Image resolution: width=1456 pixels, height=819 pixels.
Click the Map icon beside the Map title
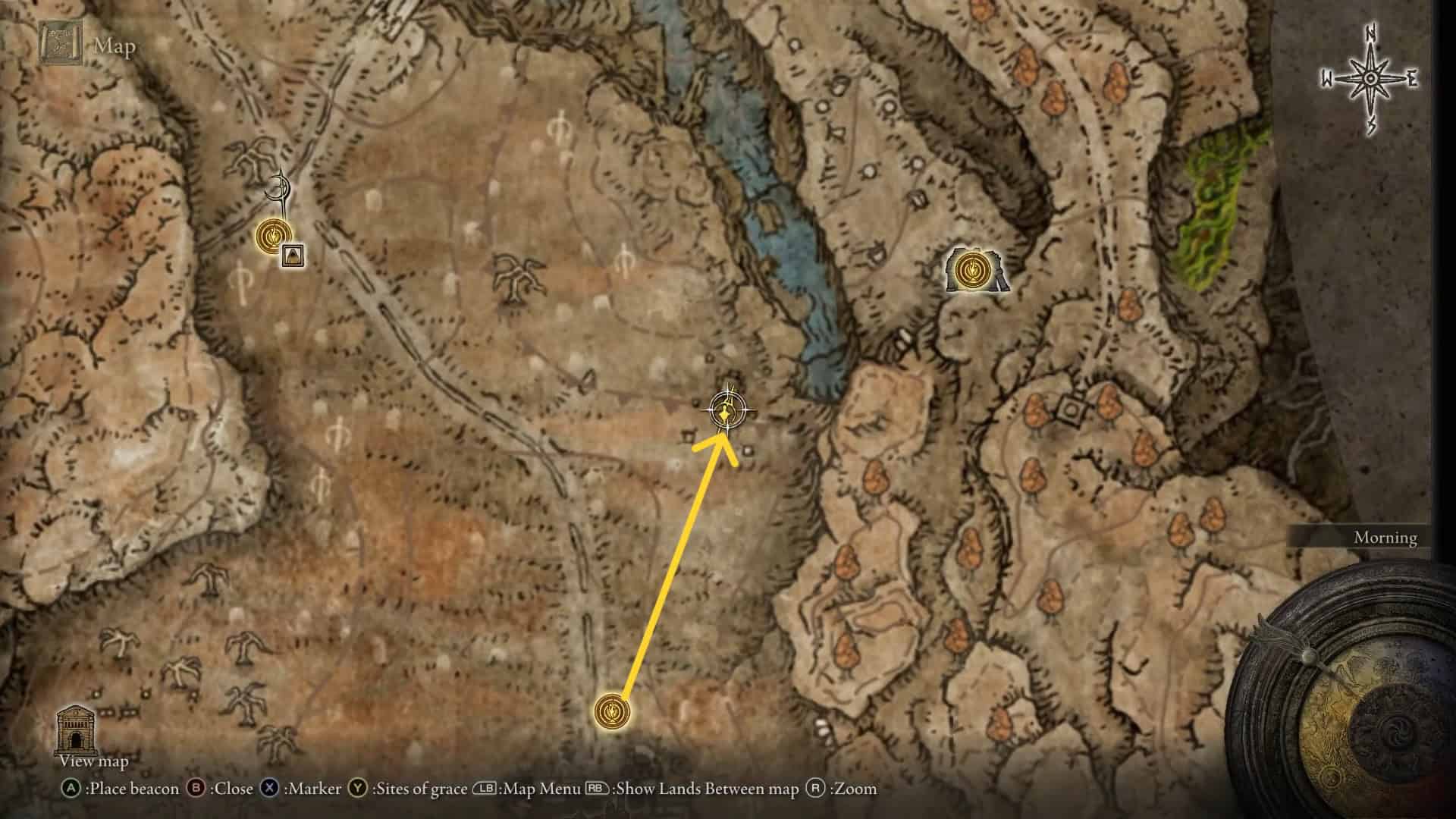tap(61, 43)
